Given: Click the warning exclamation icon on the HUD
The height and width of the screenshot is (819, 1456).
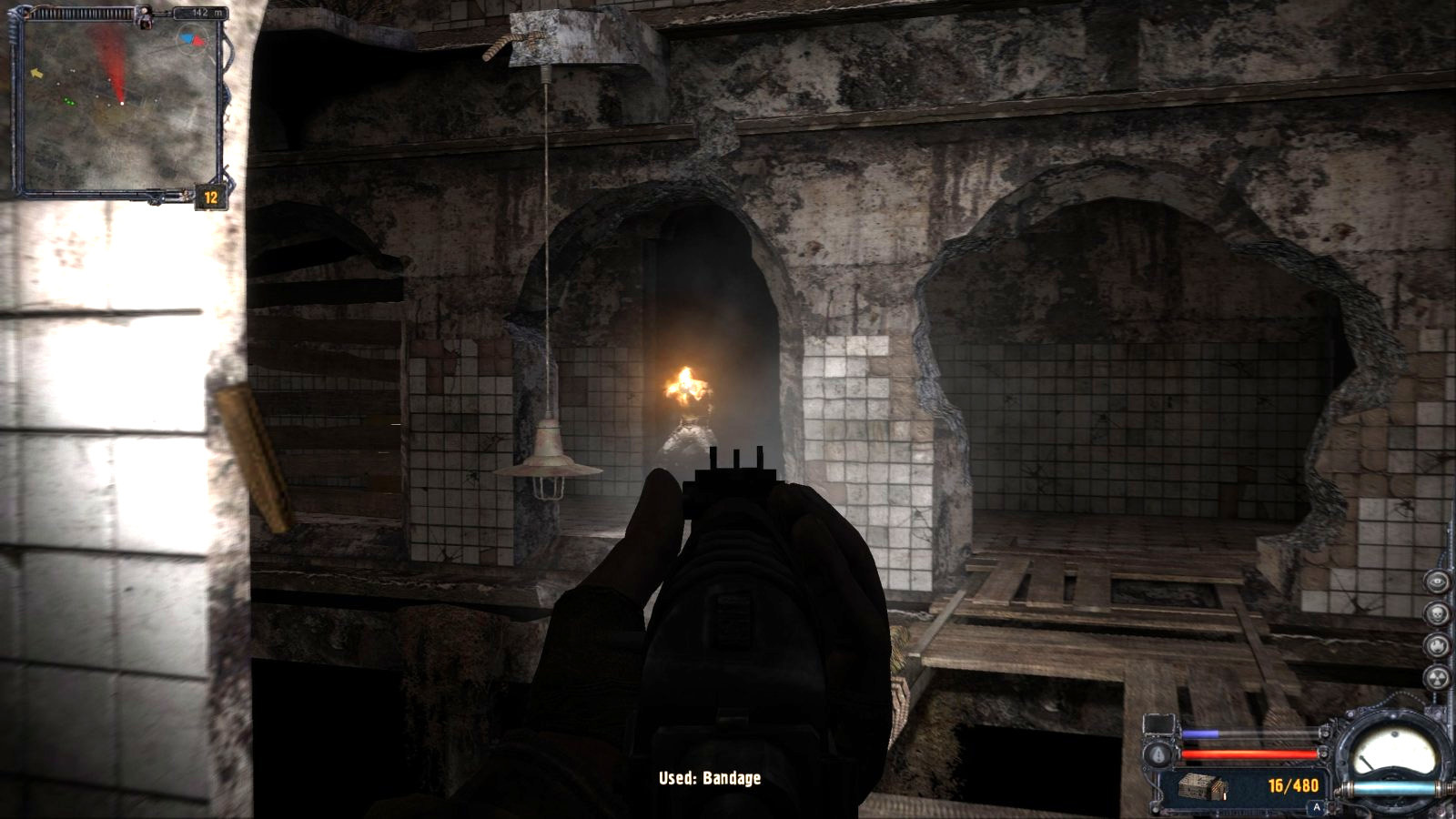Looking at the screenshot, I should pos(1158,755).
